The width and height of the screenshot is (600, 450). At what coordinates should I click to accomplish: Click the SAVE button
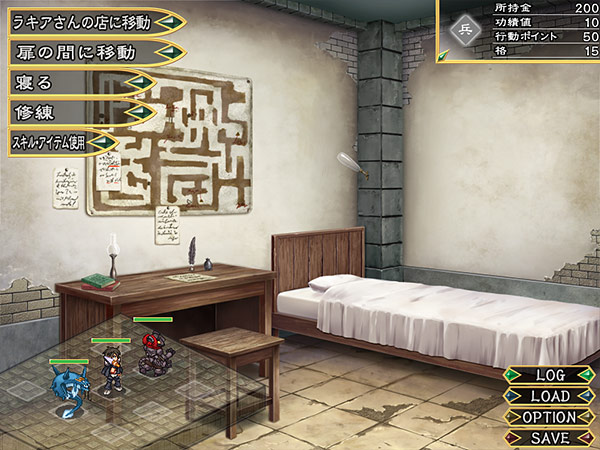pyautogui.click(x=550, y=437)
